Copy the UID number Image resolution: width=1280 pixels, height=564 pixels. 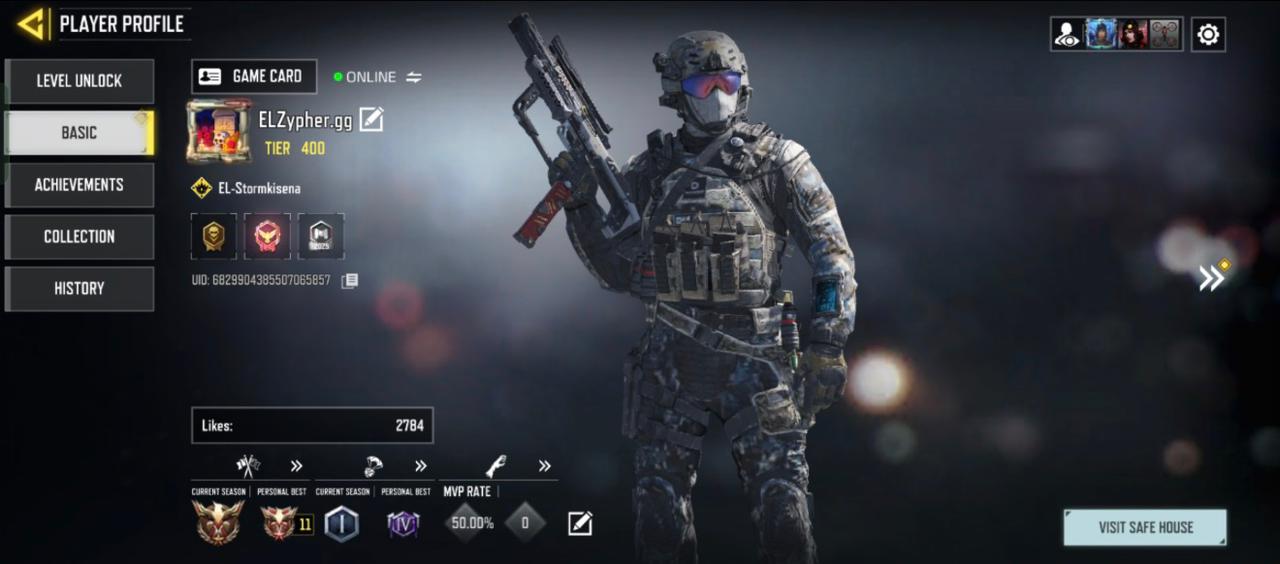coord(349,281)
